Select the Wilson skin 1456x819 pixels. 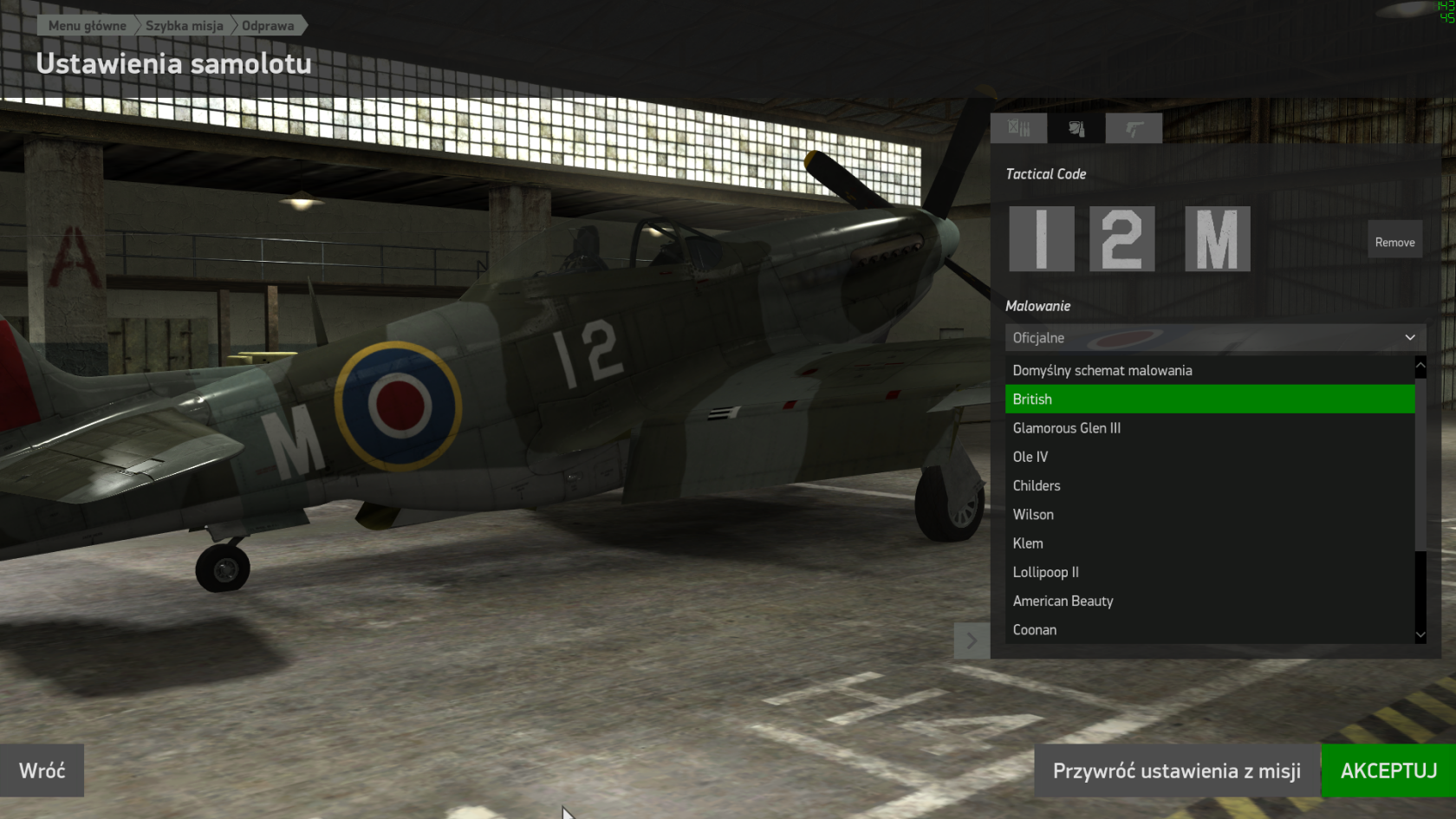pyautogui.click(x=1033, y=515)
